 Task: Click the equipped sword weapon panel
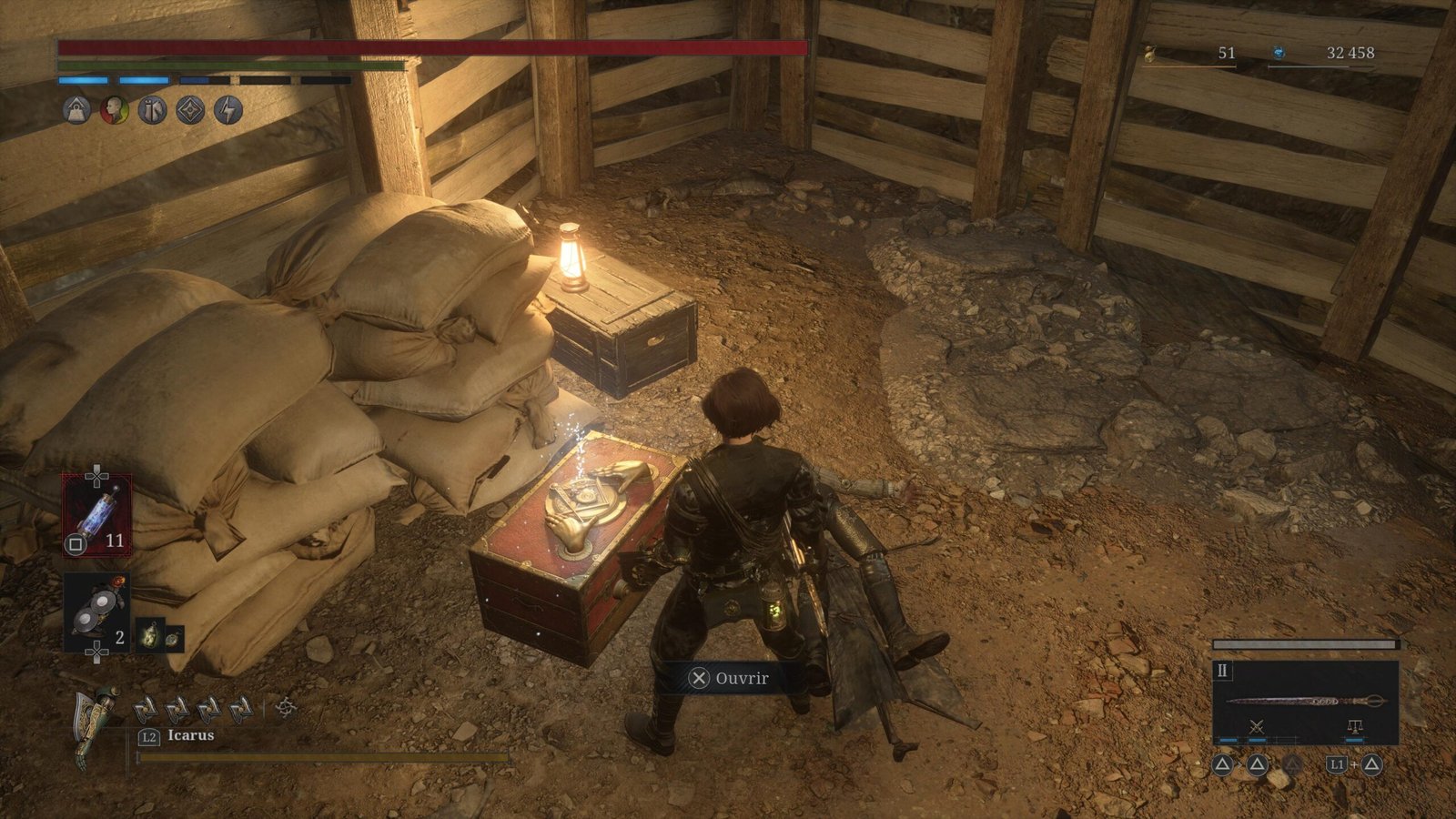(x=1305, y=702)
